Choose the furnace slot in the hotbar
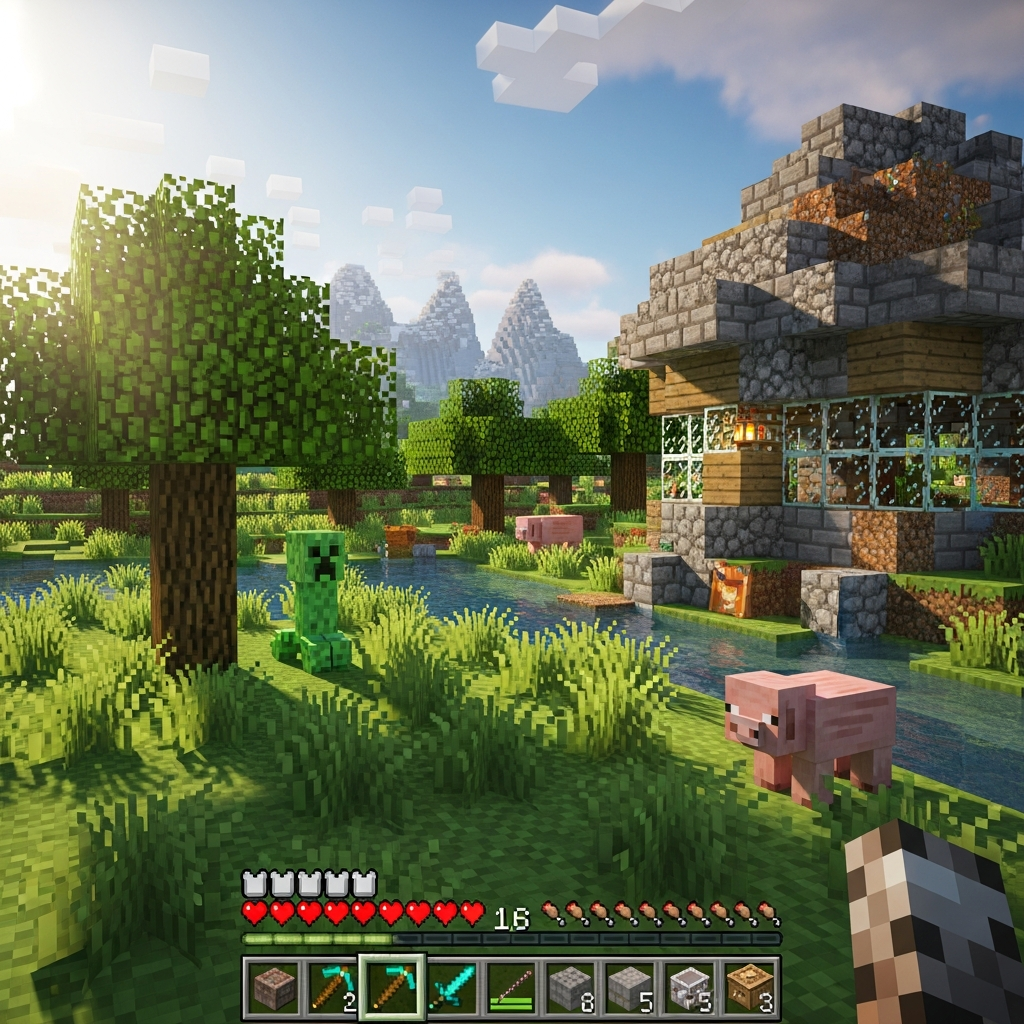 690,988
